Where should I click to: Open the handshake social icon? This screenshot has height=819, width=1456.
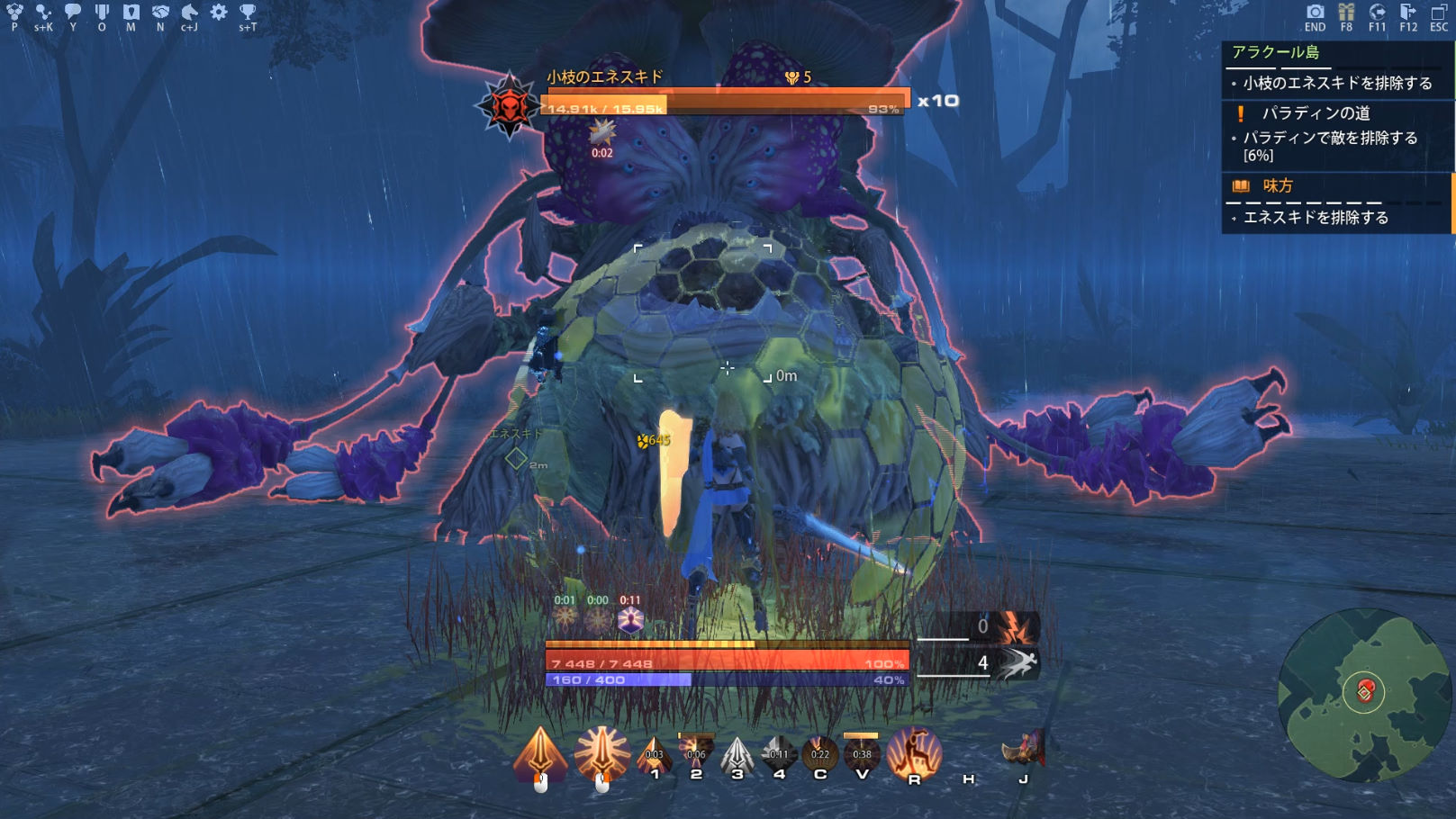[x=160, y=12]
